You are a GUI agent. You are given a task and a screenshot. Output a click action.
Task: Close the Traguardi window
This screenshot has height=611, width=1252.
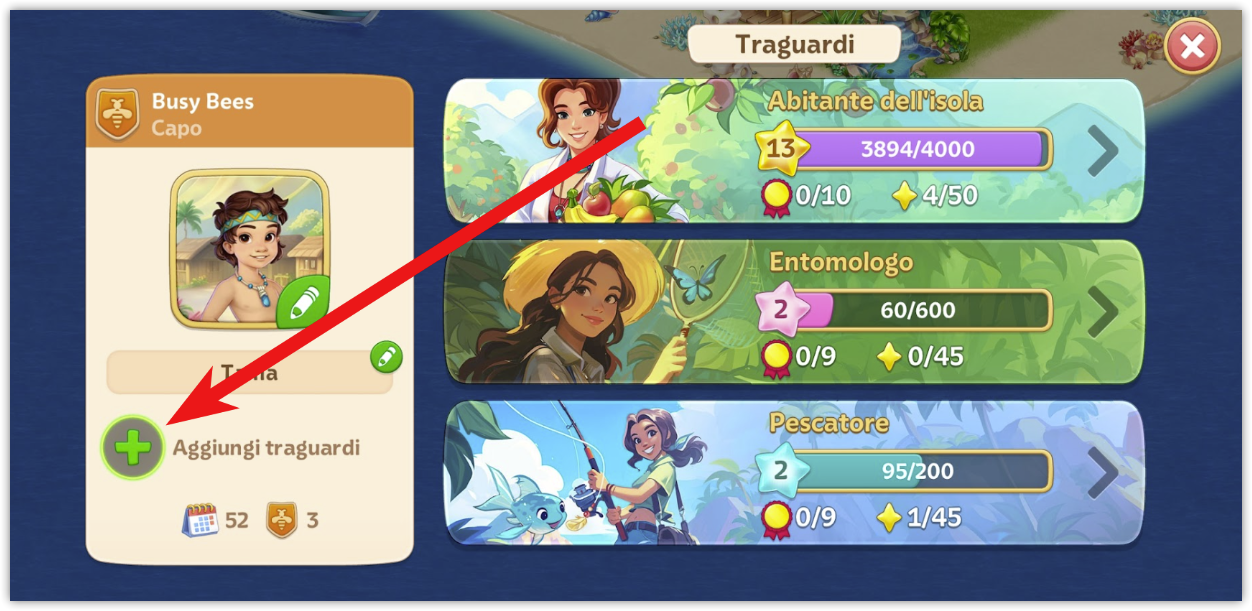pos(1192,46)
